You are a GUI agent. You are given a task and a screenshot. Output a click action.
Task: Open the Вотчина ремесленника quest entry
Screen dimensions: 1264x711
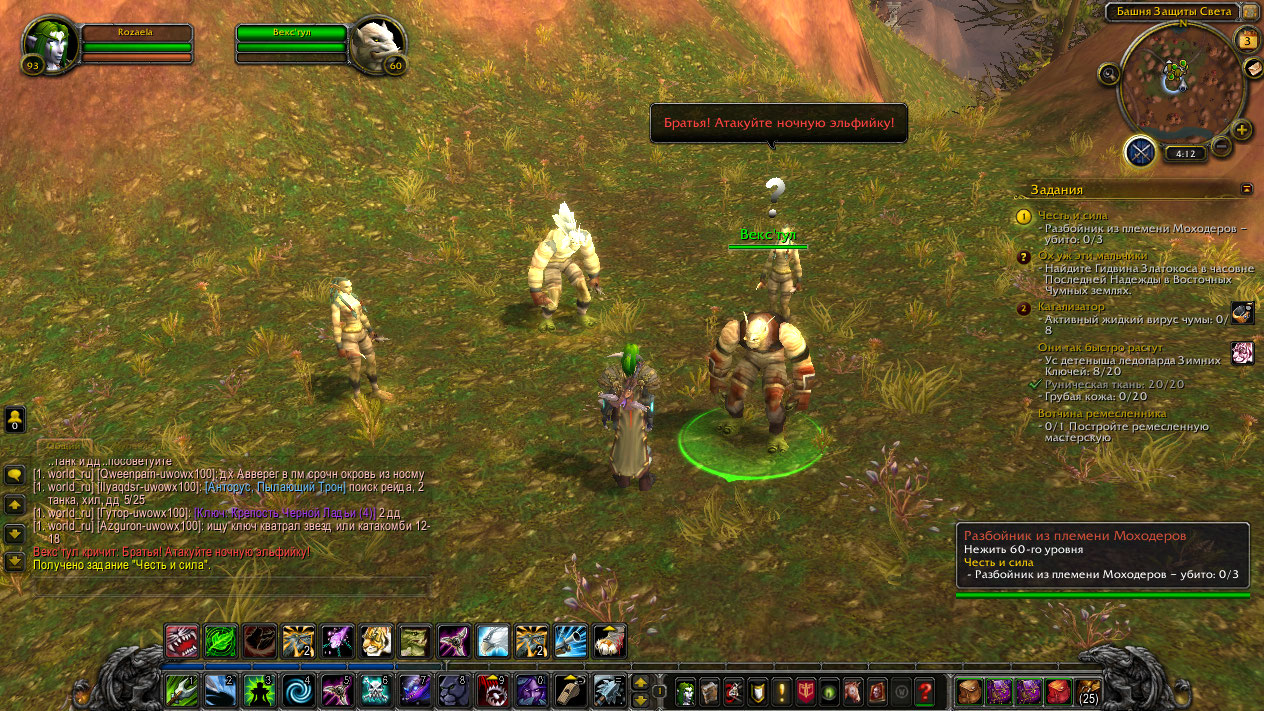point(1101,413)
